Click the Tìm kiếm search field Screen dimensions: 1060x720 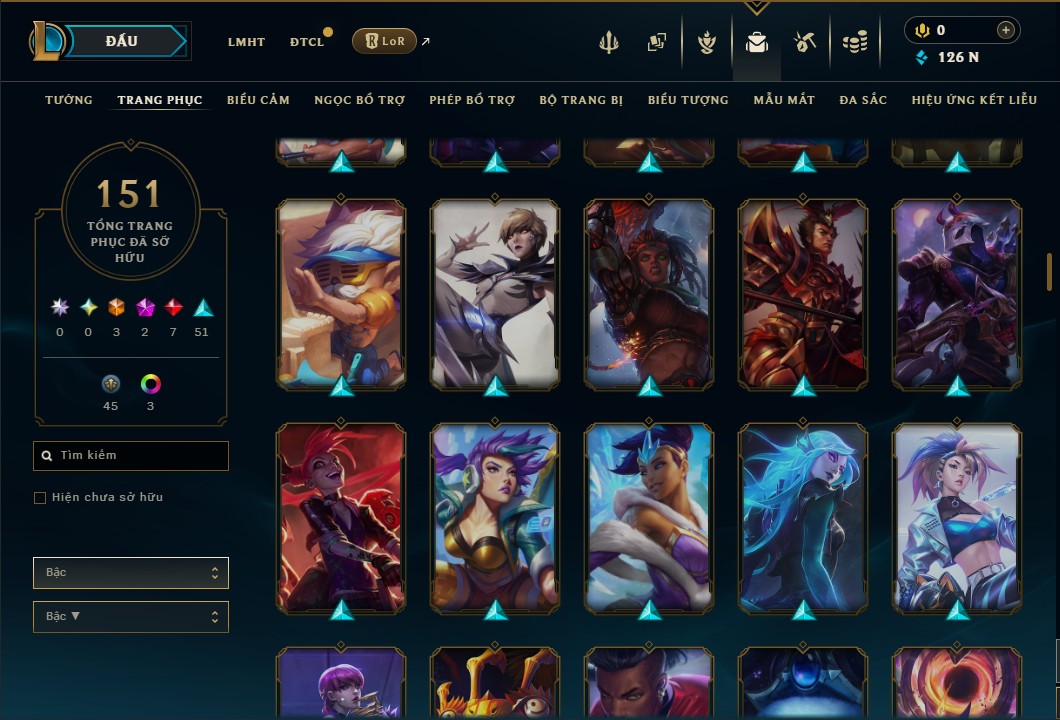tap(131, 456)
